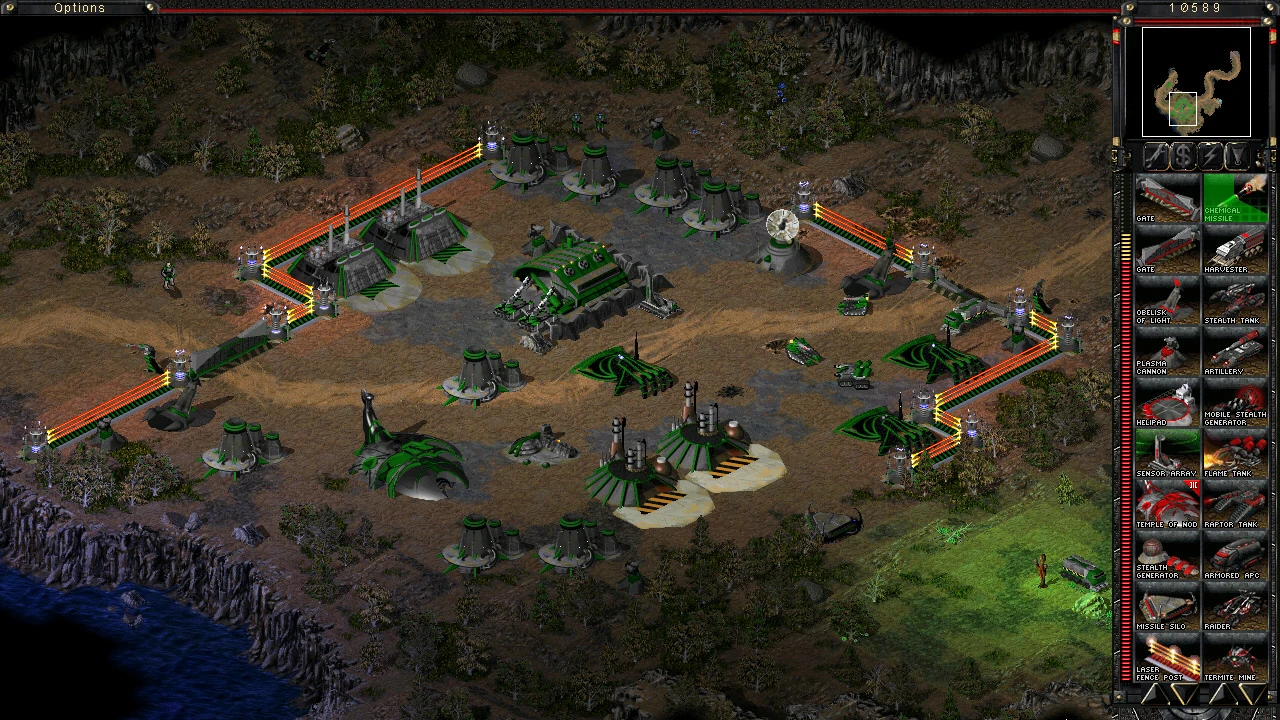Choose the Obelisk of Light structure
Image resolution: width=1280 pixels, height=720 pixels.
click(1167, 301)
